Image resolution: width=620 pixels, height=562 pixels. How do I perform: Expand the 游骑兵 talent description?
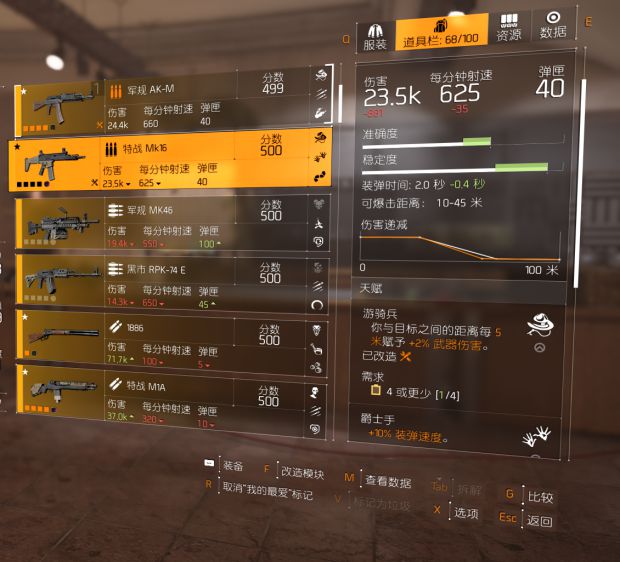click(540, 349)
